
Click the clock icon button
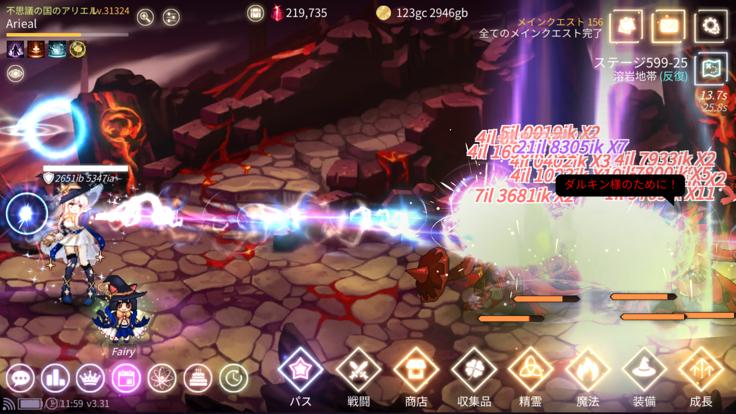233,378
